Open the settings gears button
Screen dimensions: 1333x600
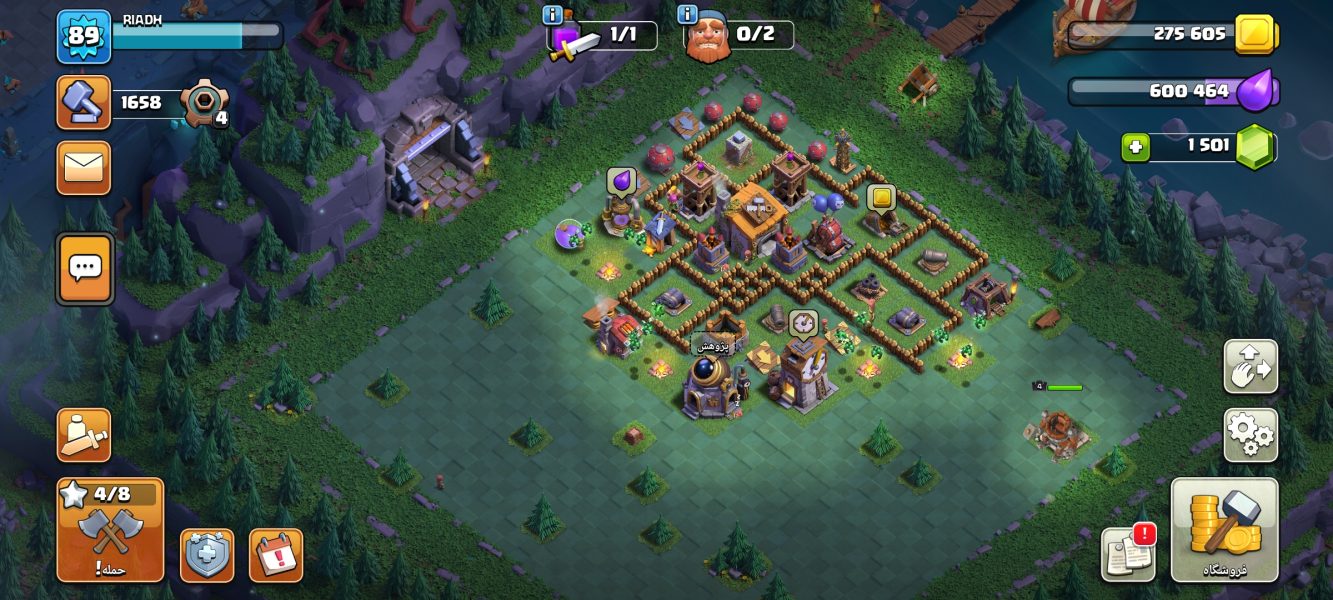tap(1250, 435)
